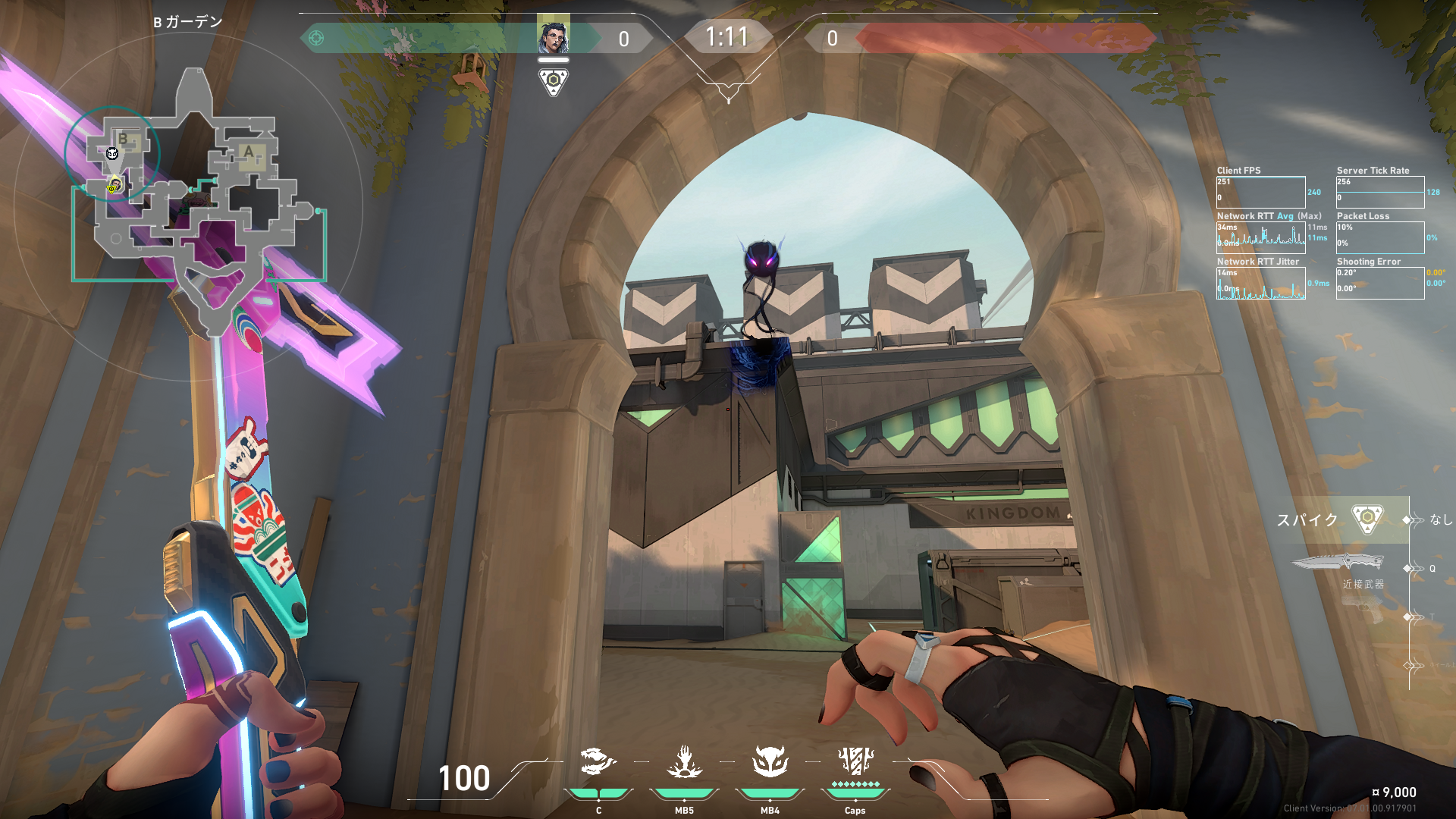
Task: Click the minimap in the corner
Action: 199,199
